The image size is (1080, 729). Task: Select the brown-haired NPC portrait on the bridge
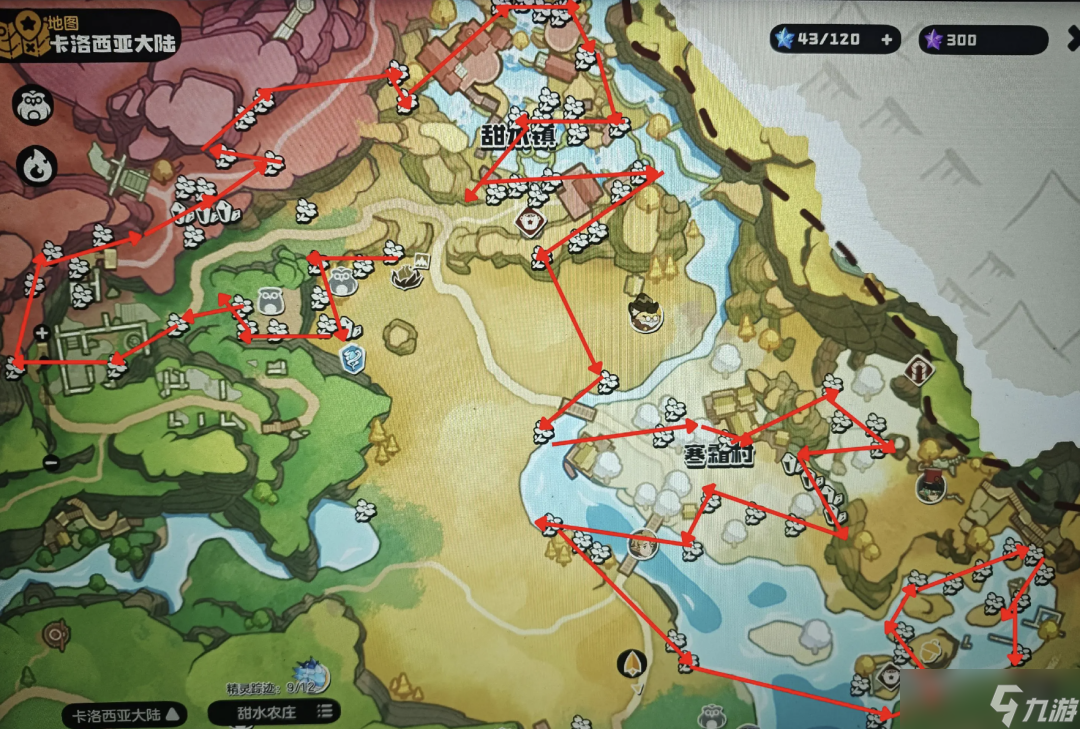[x=643, y=543]
